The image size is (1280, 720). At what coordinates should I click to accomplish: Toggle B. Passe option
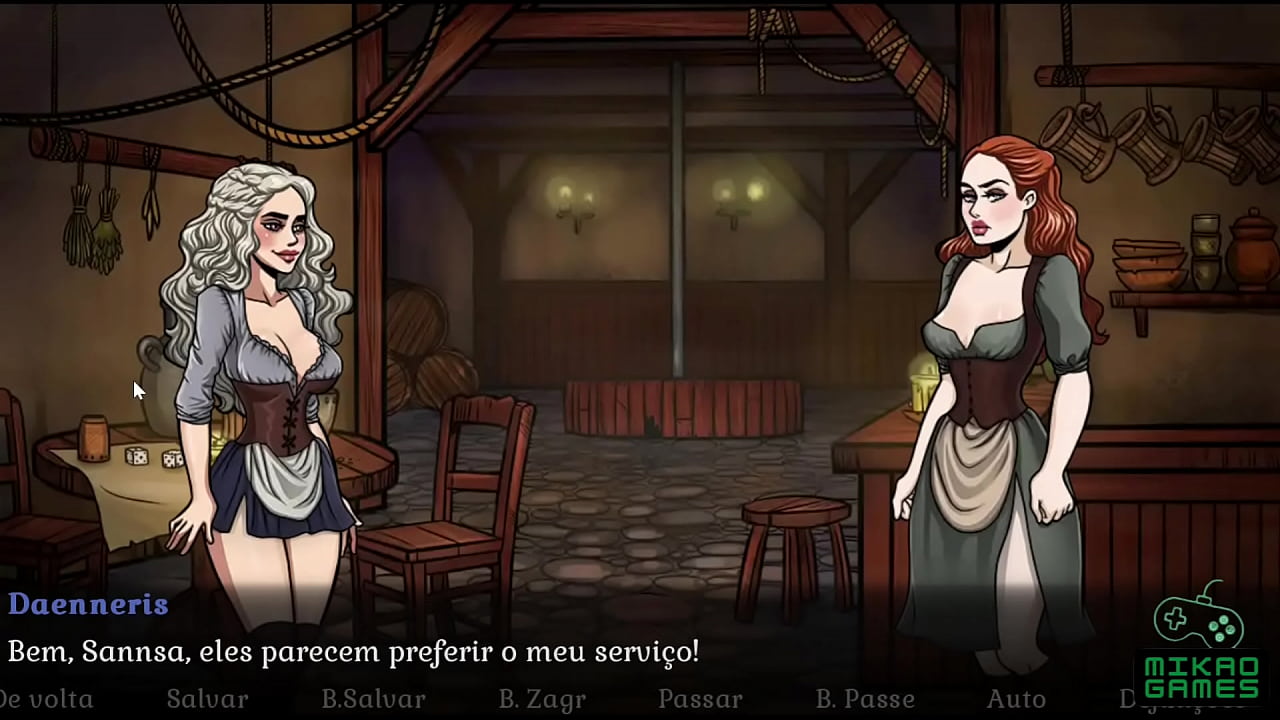click(865, 698)
